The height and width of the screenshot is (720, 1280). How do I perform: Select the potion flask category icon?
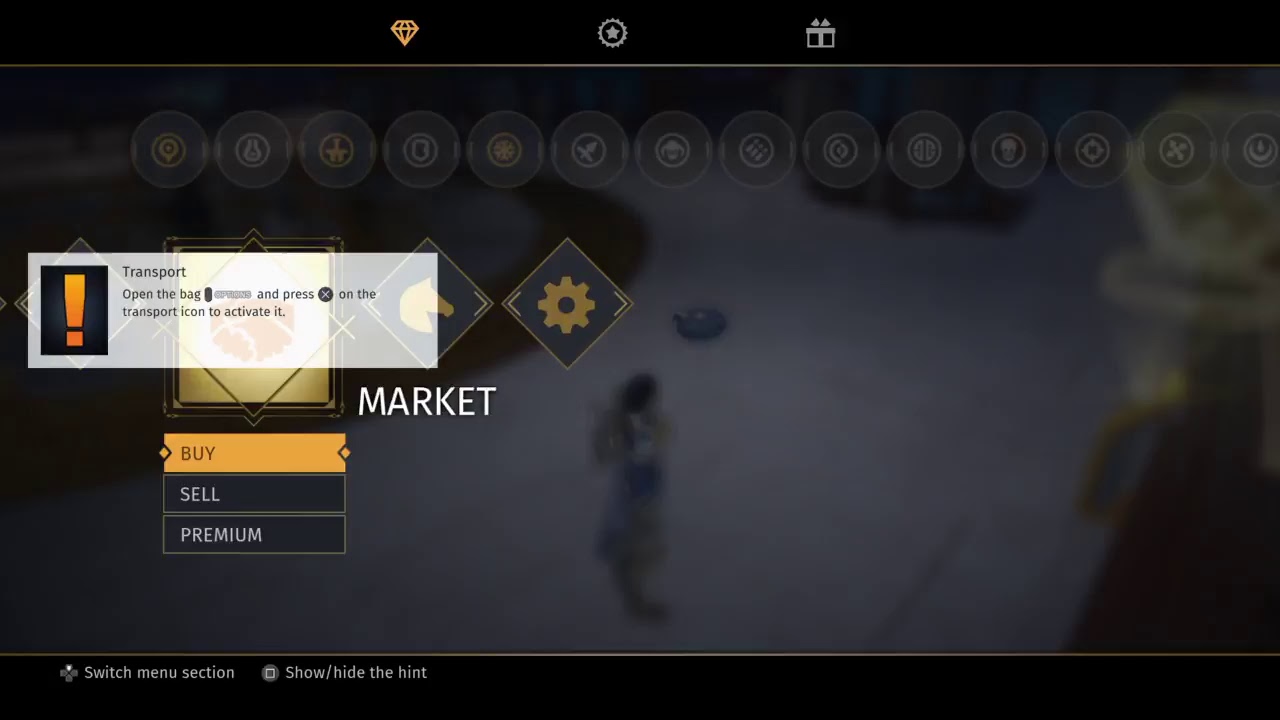[x=252, y=150]
